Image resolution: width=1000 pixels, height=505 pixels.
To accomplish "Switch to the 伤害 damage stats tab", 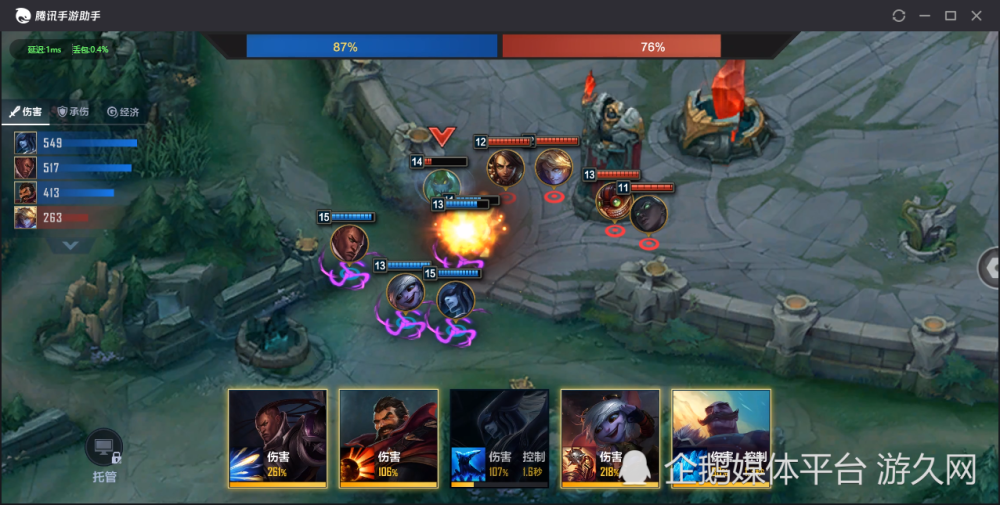I will point(27,112).
